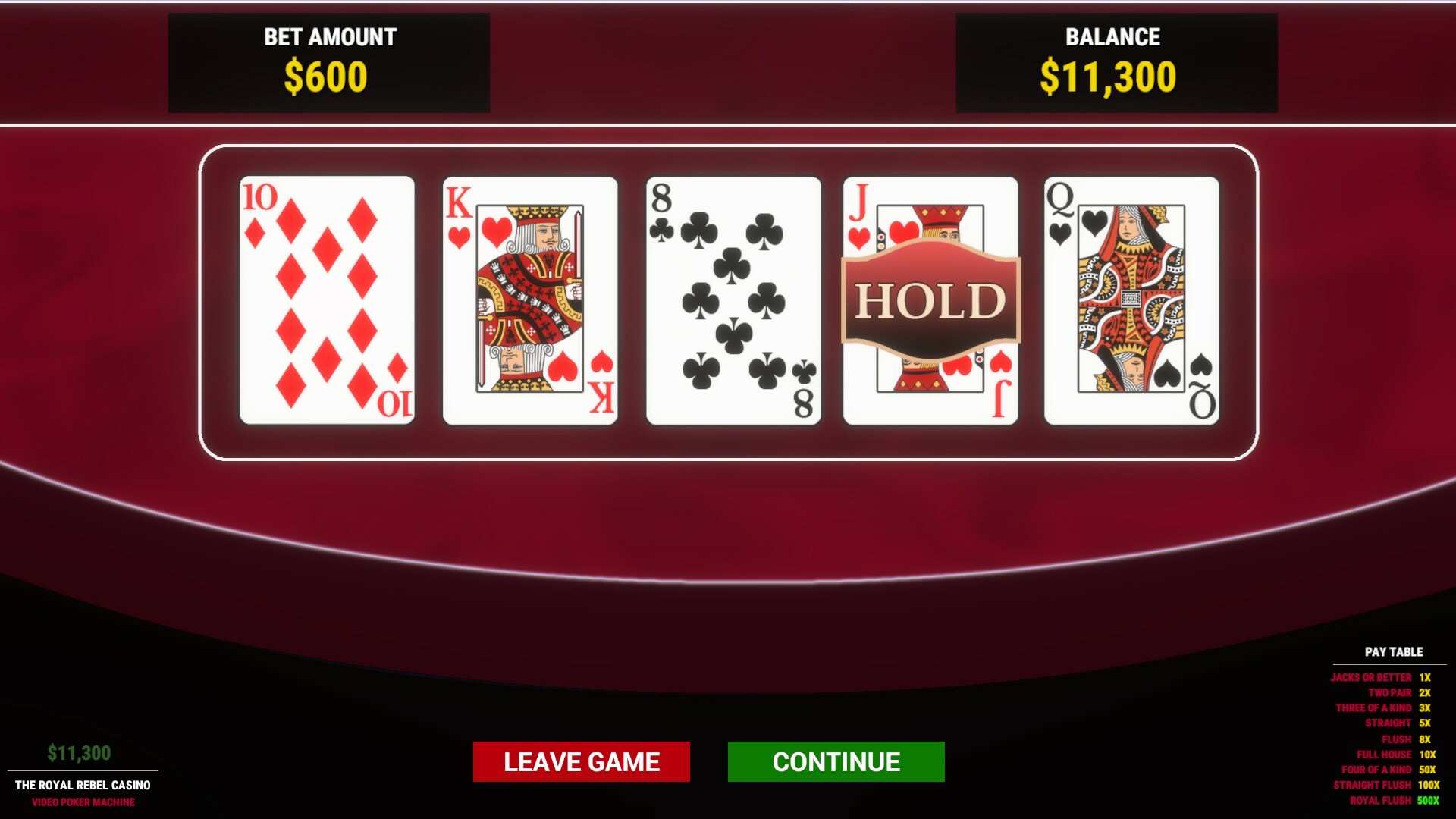Click the CONTINUE button
The height and width of the screenshot is (819, 1456).
point(836,761)
